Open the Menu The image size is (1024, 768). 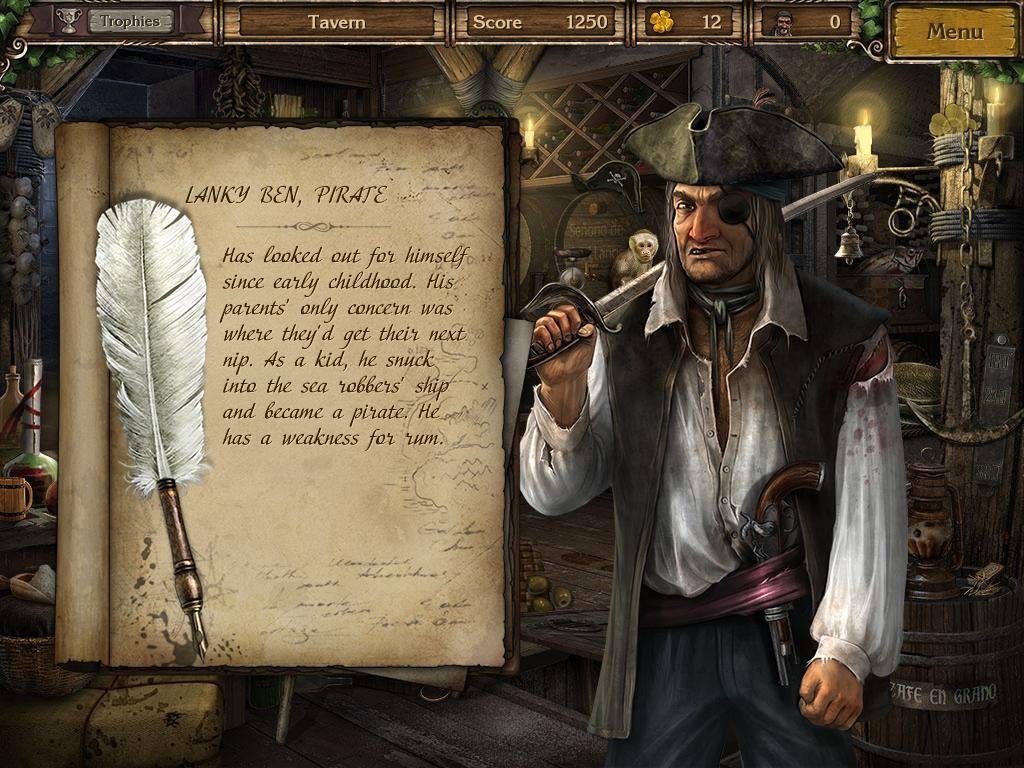954,31
